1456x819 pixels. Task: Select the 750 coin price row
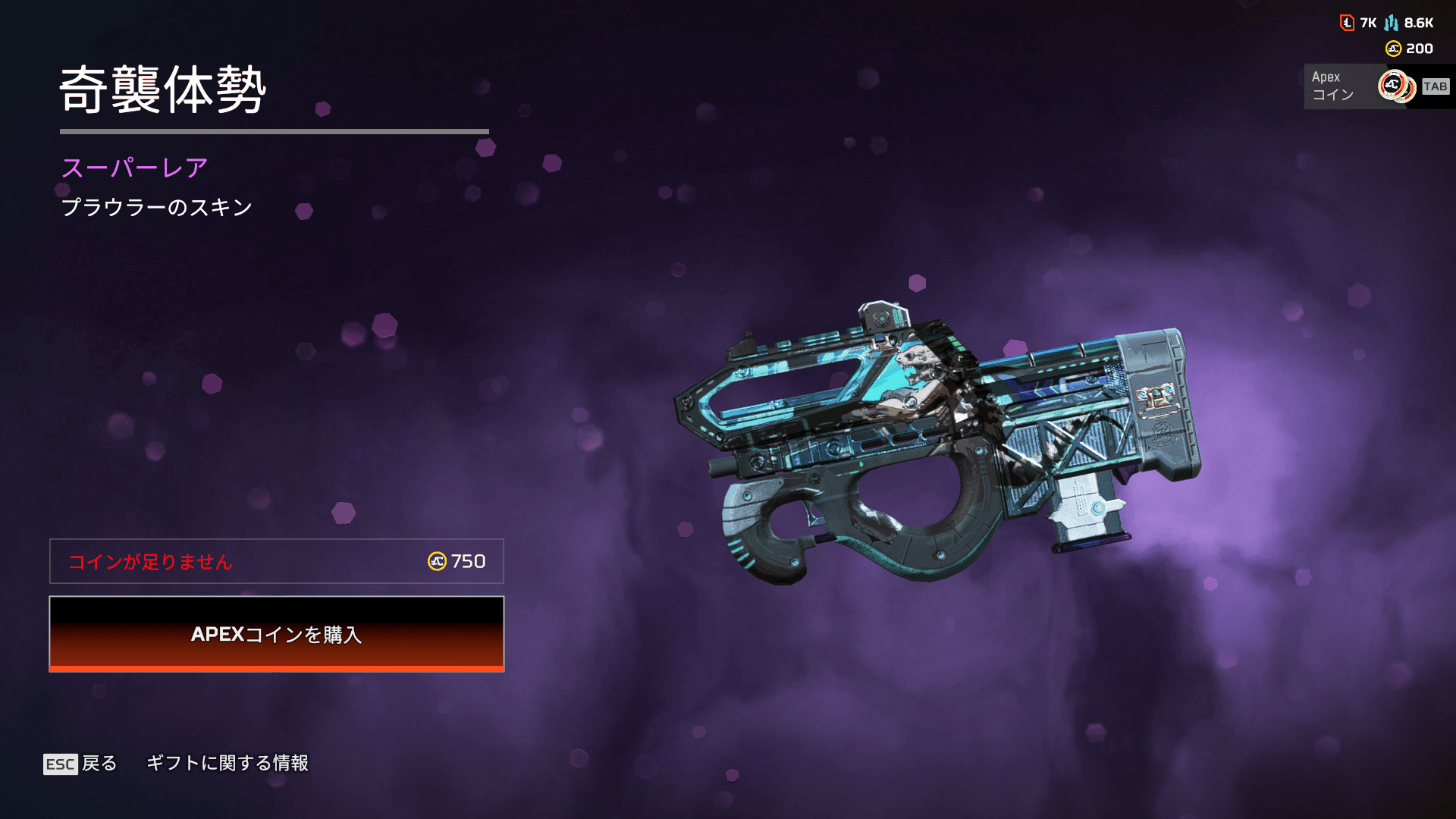(x=276, y=561)
